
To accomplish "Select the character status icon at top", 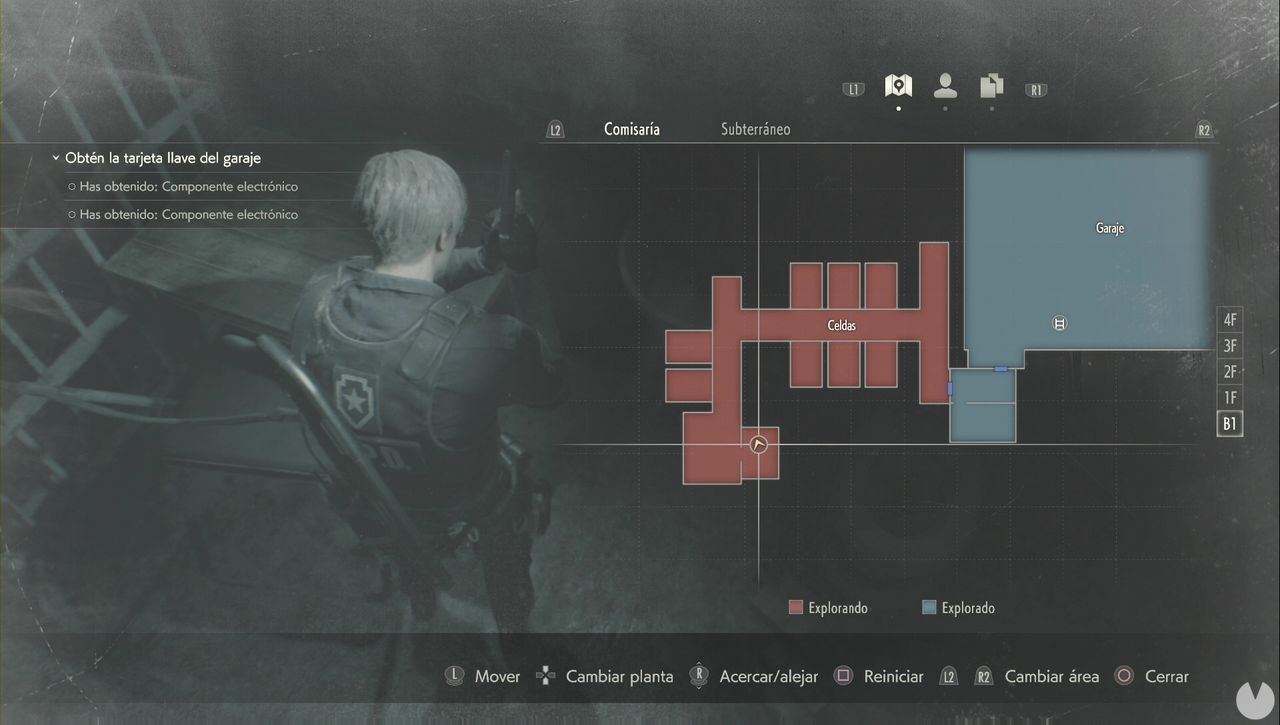I will pyautogui.click(x=944, y=87).
